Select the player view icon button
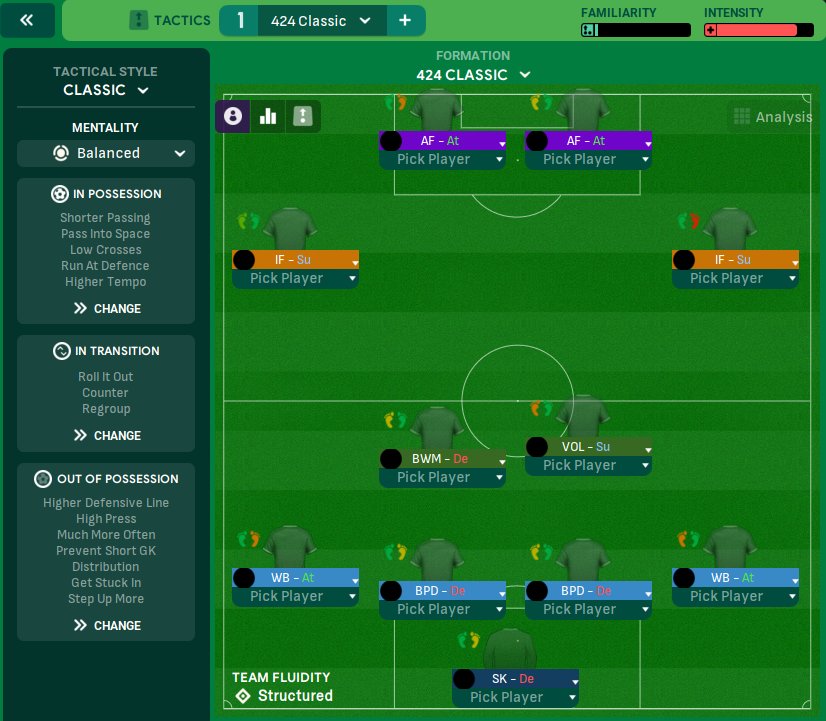826x721 pixels. coord(233,116)
